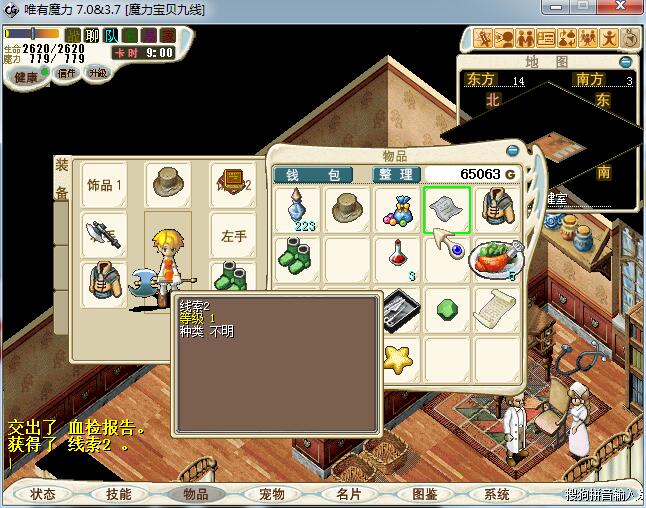
Task: Open the 名片 name card menu
Action: click(348, 494)
